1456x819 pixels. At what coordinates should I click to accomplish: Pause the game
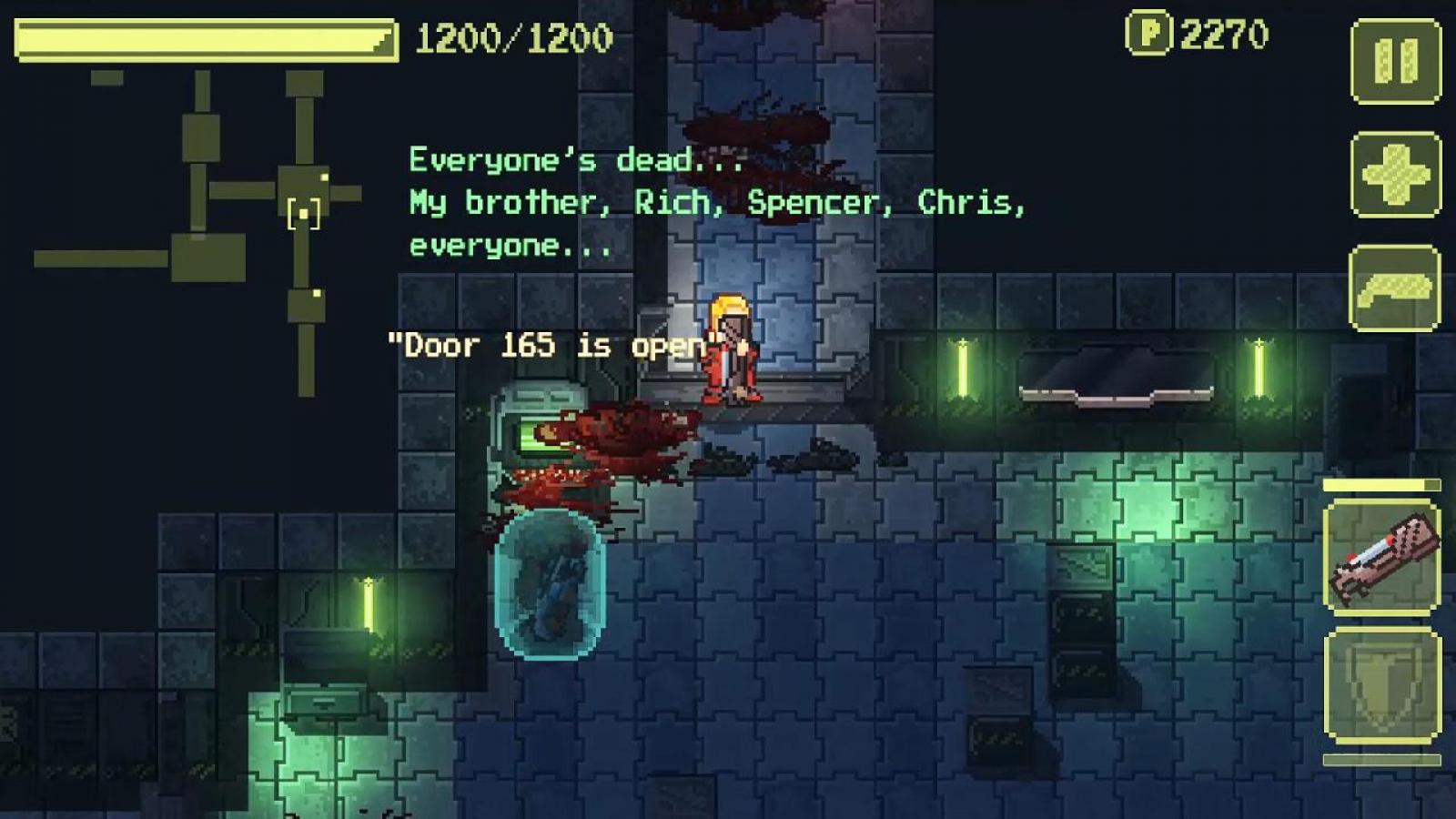(1395, 61)
